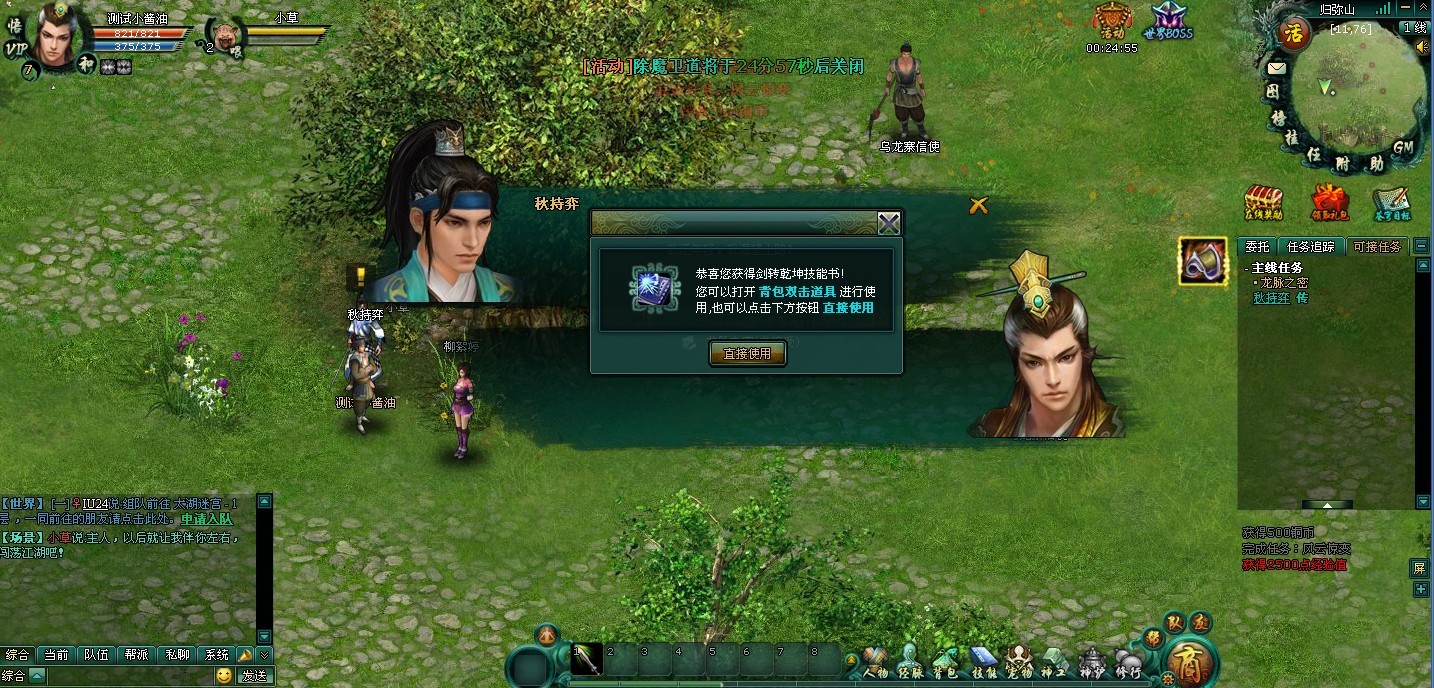Screen dimensions: 1434x688
Task: Open the 领取礼包 gift pack
Action: [1330, 202]
